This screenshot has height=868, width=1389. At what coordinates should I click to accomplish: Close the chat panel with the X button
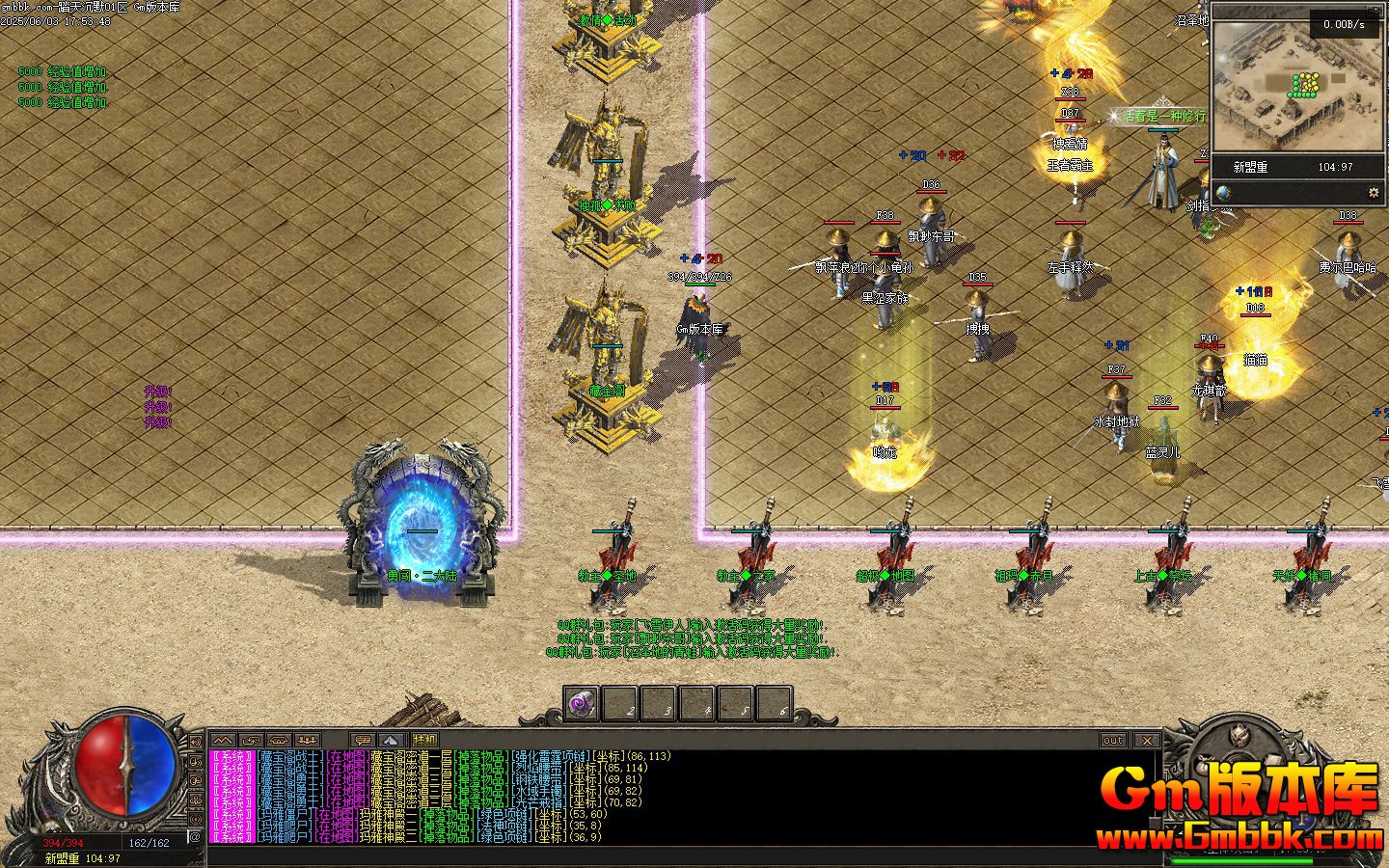pyautogui.click(x=1146, y=740)
